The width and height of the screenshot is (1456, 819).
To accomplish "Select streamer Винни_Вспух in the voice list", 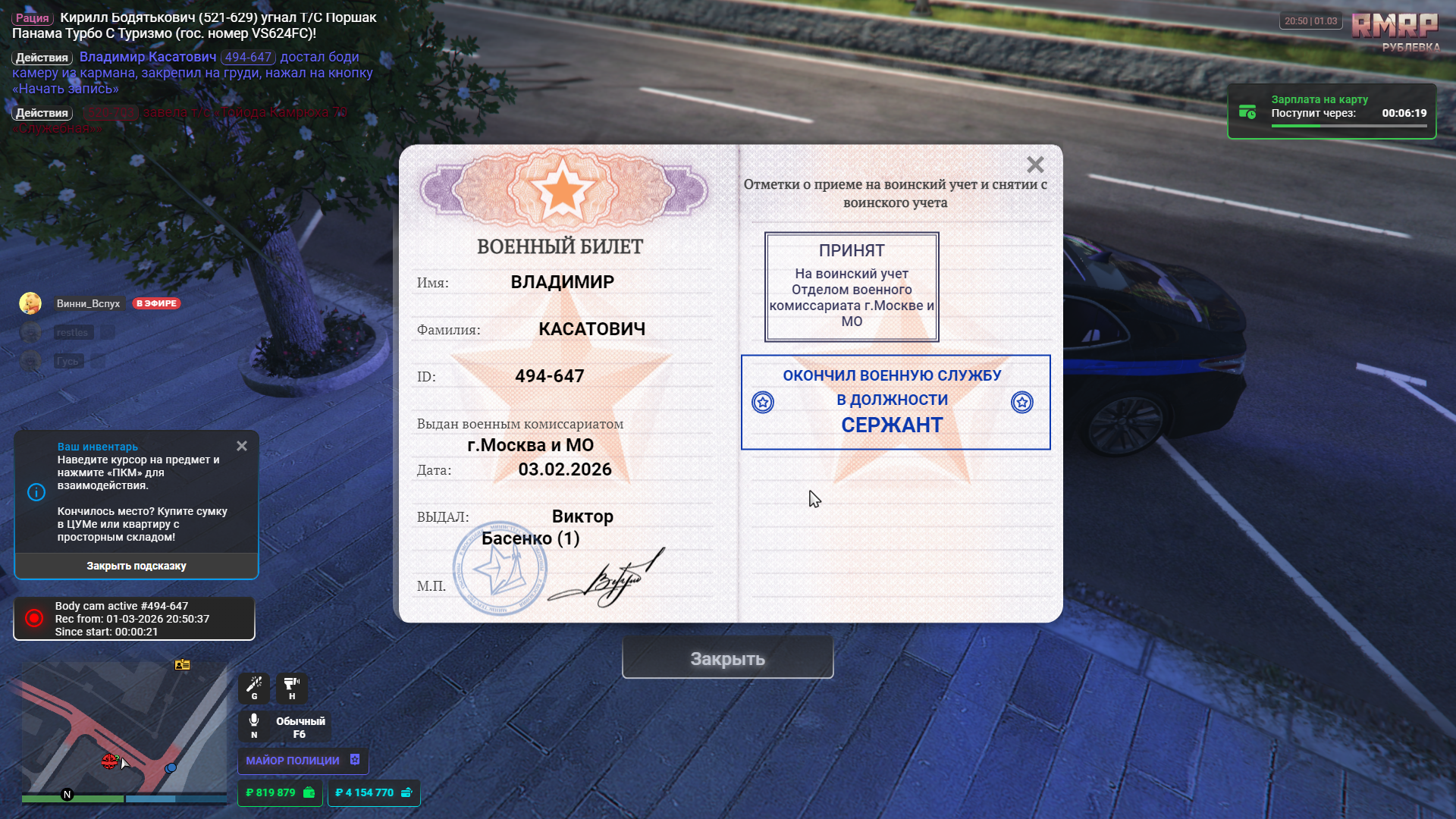I will (x=88, y=303).
